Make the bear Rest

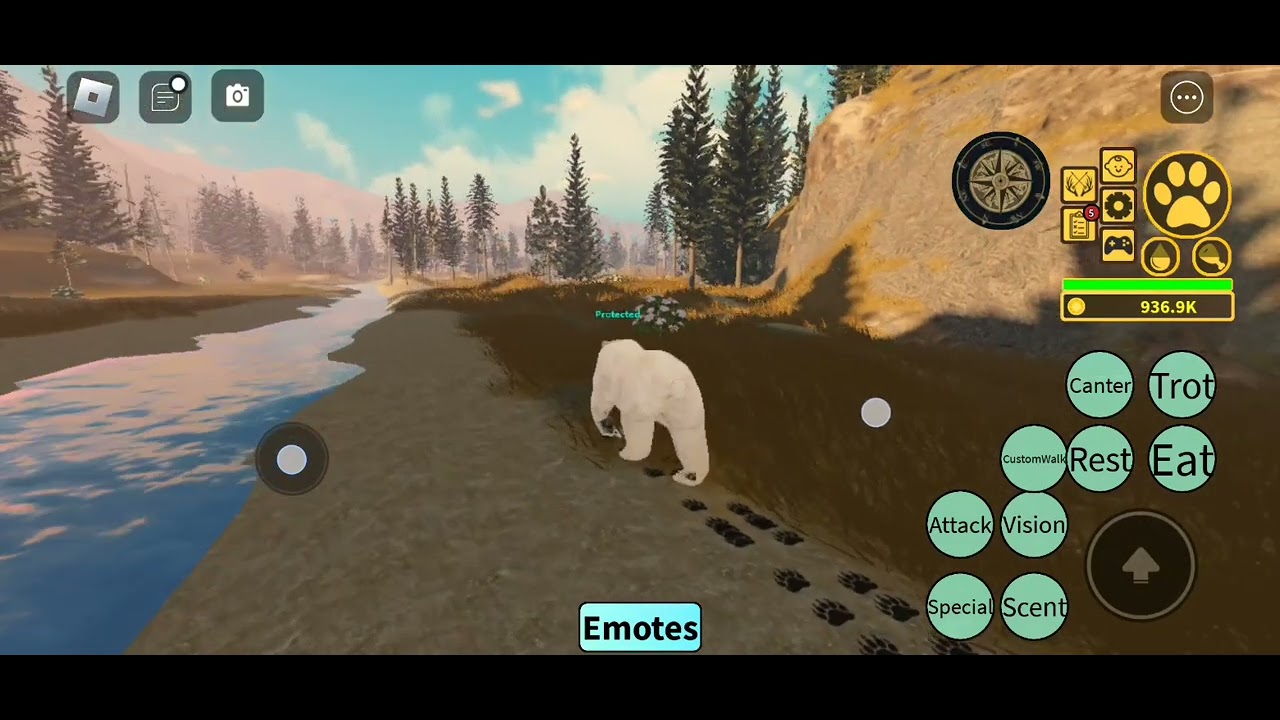1100,459
